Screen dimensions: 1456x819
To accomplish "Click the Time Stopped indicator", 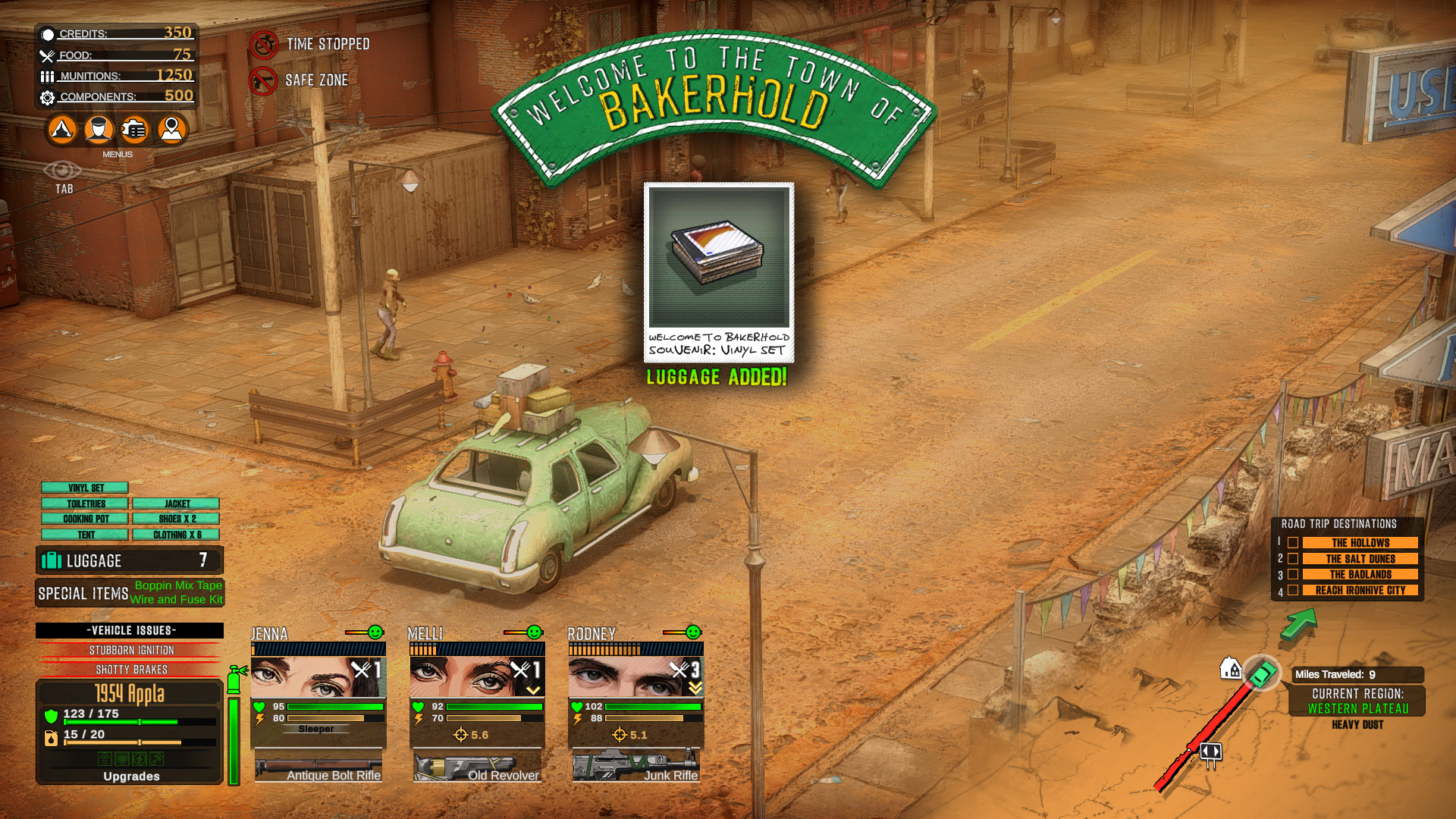I will 265,44.
